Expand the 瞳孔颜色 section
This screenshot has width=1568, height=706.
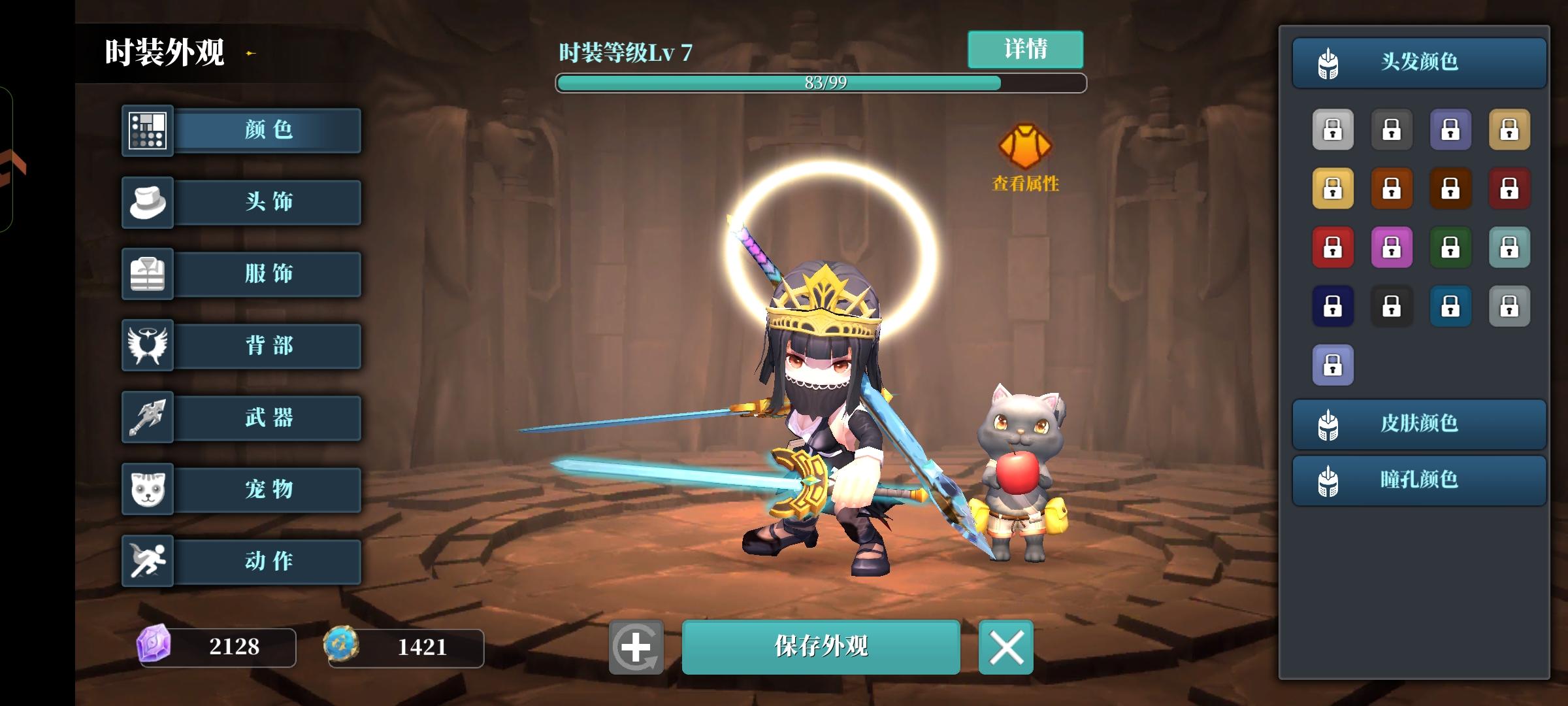pyautogui.click(x=1418, y=481)
